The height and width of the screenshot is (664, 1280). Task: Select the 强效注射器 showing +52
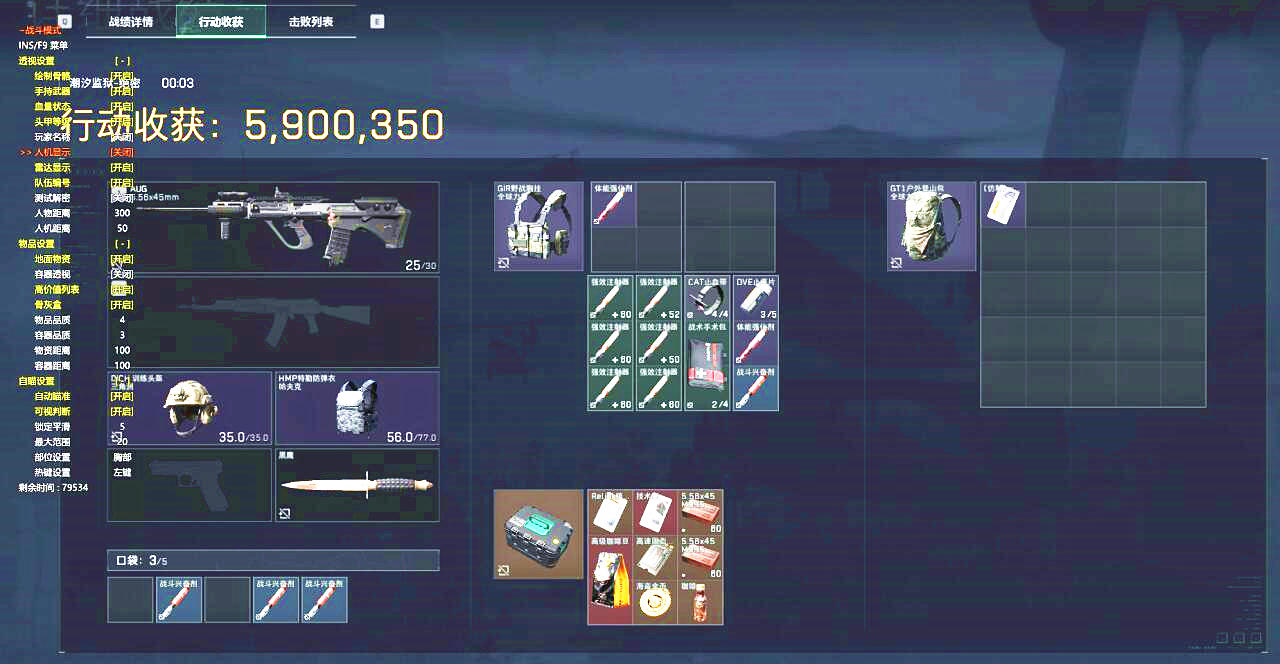659,298
